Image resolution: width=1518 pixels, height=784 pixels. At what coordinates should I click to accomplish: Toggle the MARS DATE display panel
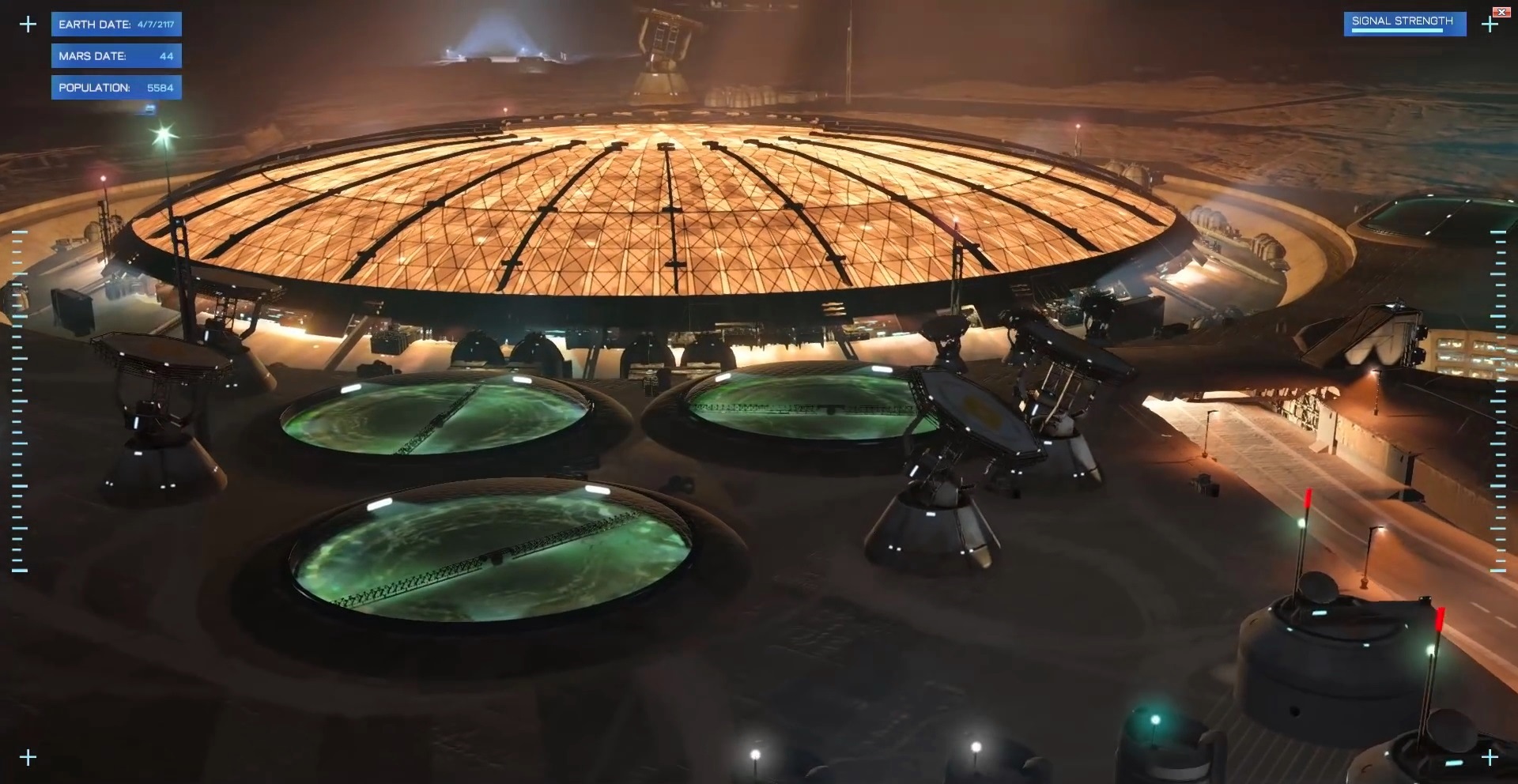(x=115, y=55)
